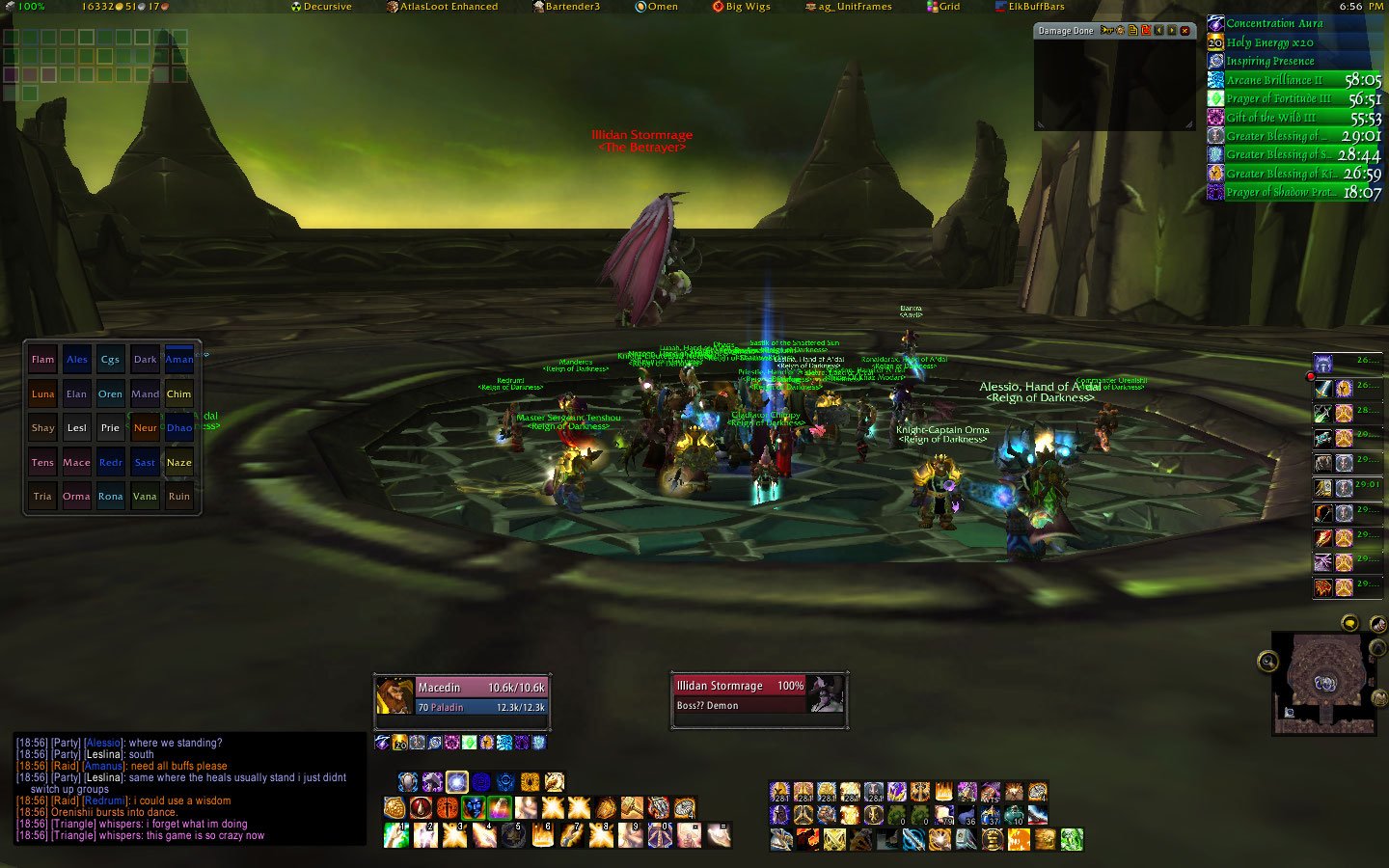Open the AtlasLoot Enhanced addon
The height and width of the screenshot is (868, 1389).
[443, 7]
